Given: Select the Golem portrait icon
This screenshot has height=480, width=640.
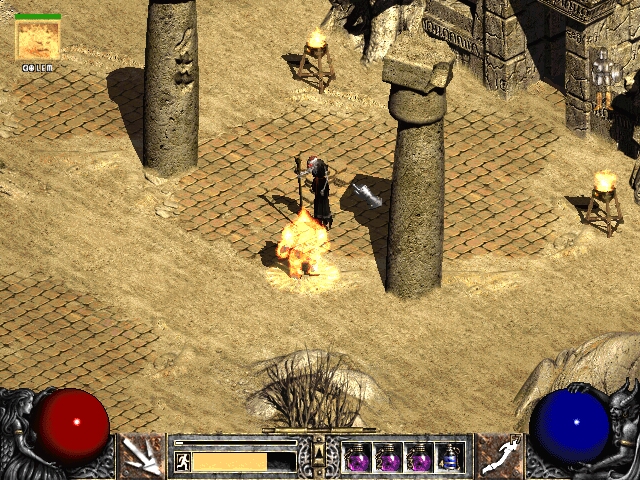Looking at the screenshot, I should pyautogui.click(x=38, y=40).
